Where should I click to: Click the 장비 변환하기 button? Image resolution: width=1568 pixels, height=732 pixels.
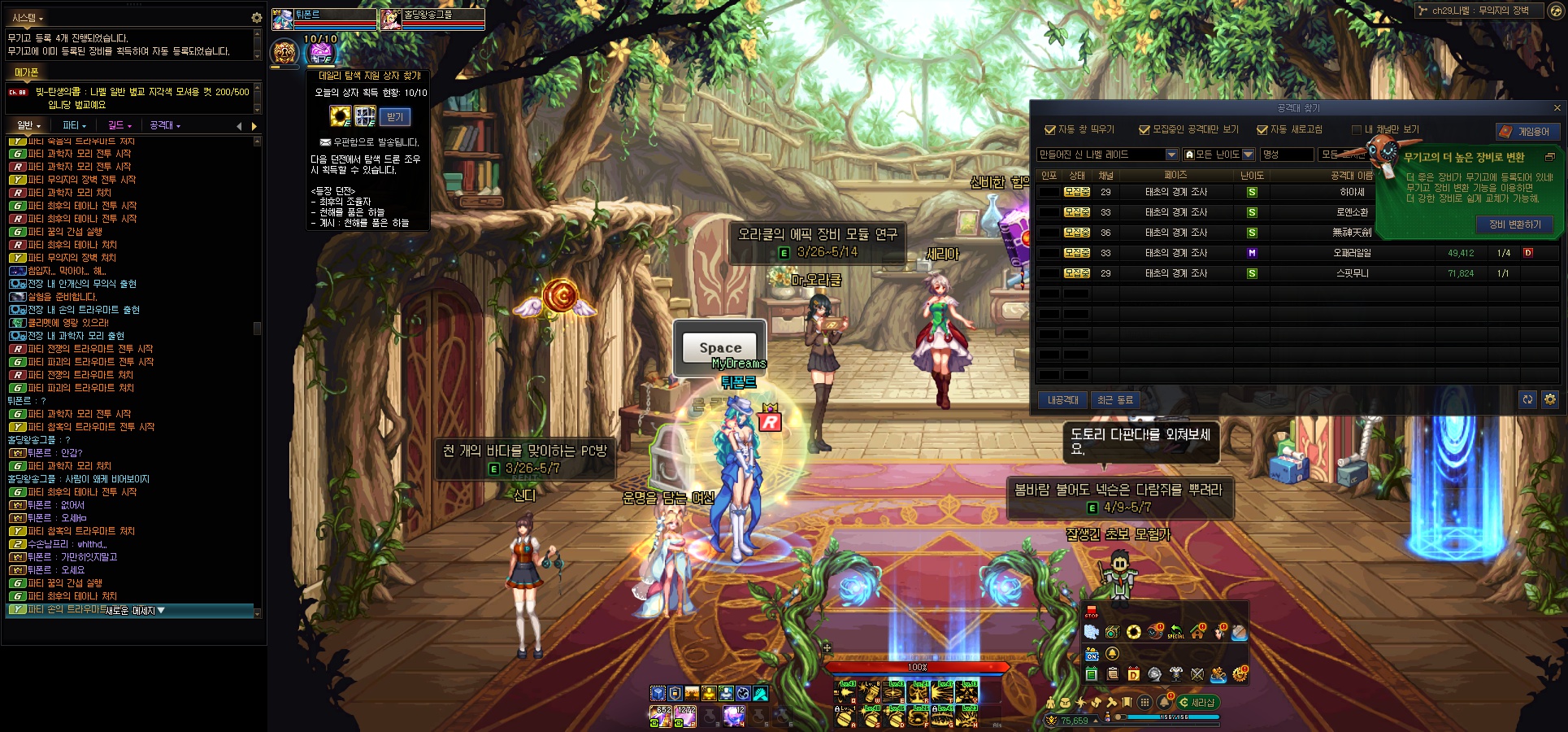point(1514,224)
